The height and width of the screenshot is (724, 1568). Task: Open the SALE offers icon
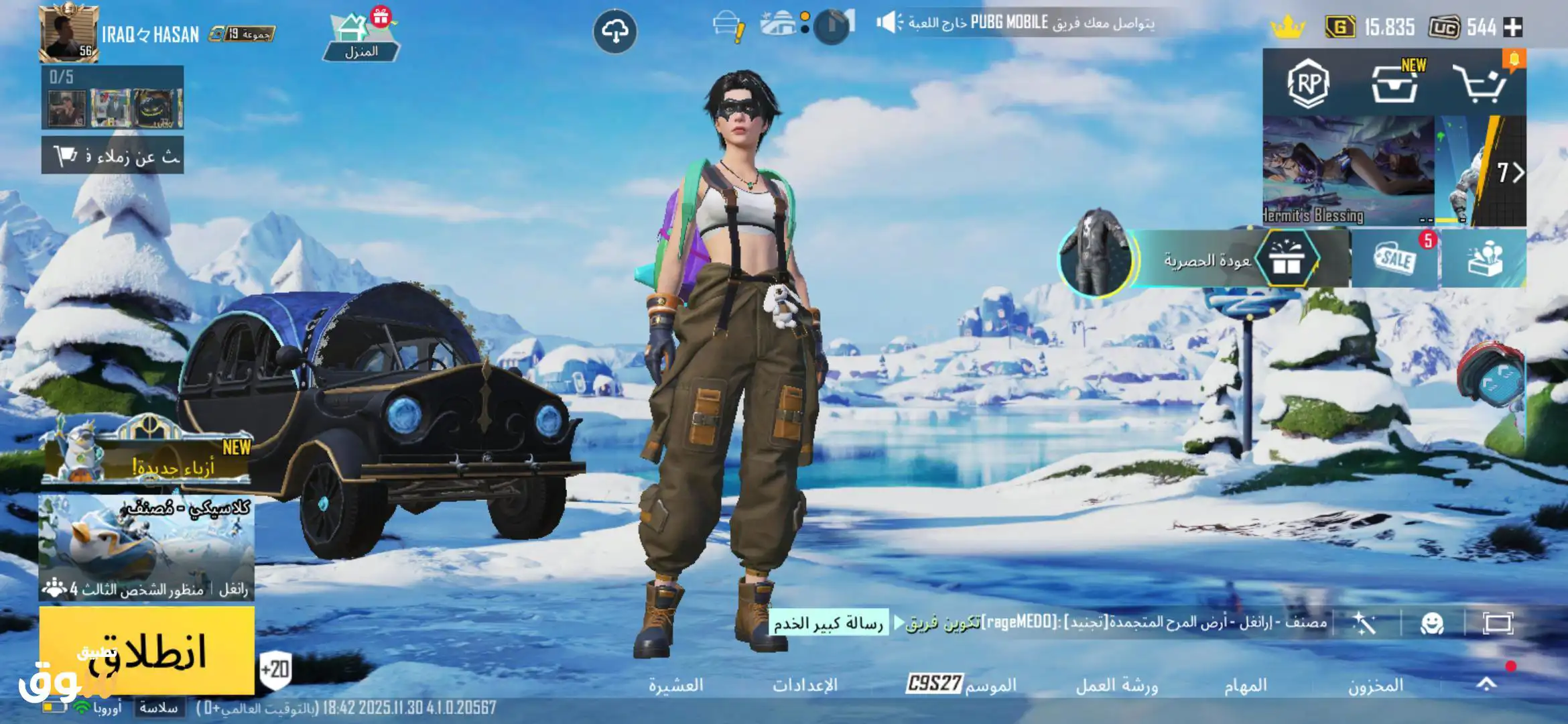pyautogui.click(x=1395, y=259)
